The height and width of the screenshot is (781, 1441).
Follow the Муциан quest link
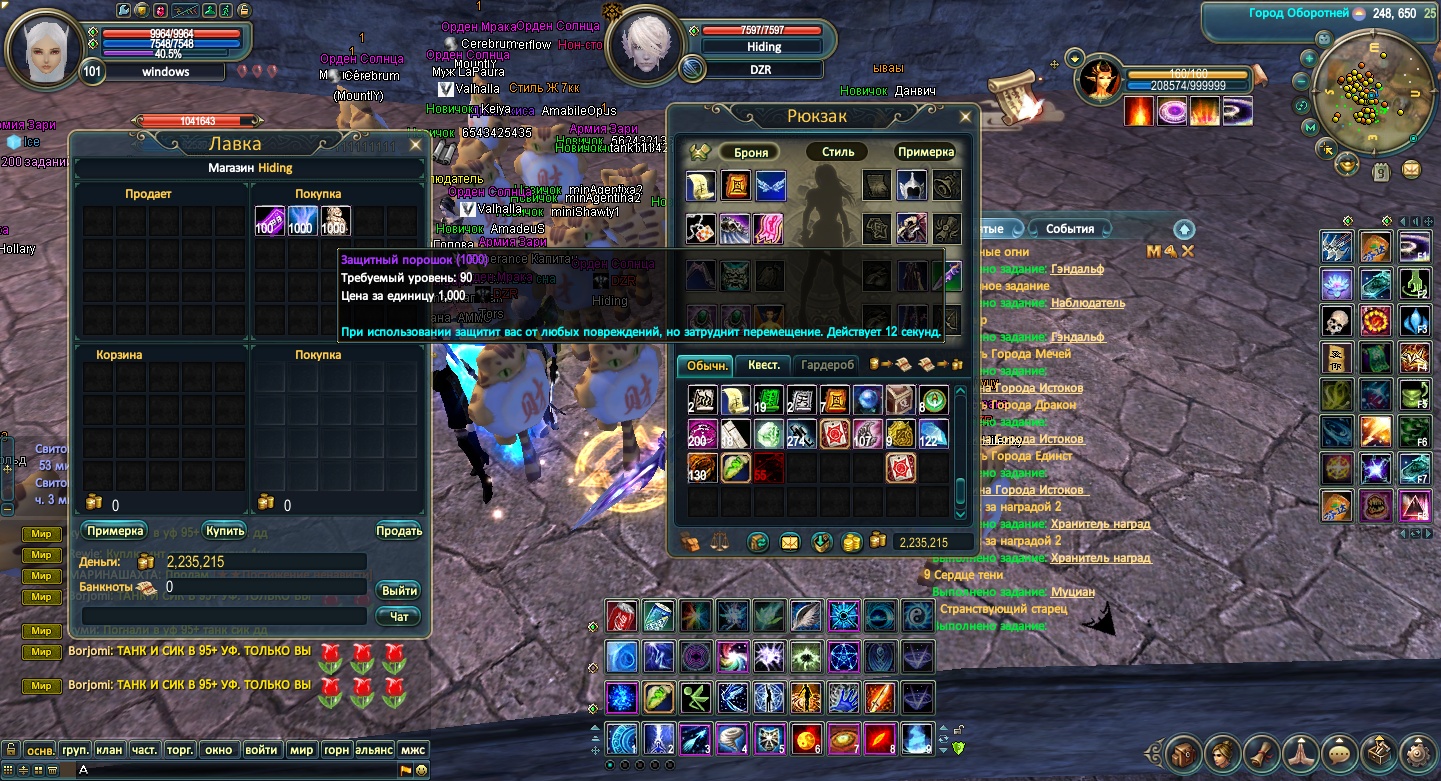click(1072, 592)
